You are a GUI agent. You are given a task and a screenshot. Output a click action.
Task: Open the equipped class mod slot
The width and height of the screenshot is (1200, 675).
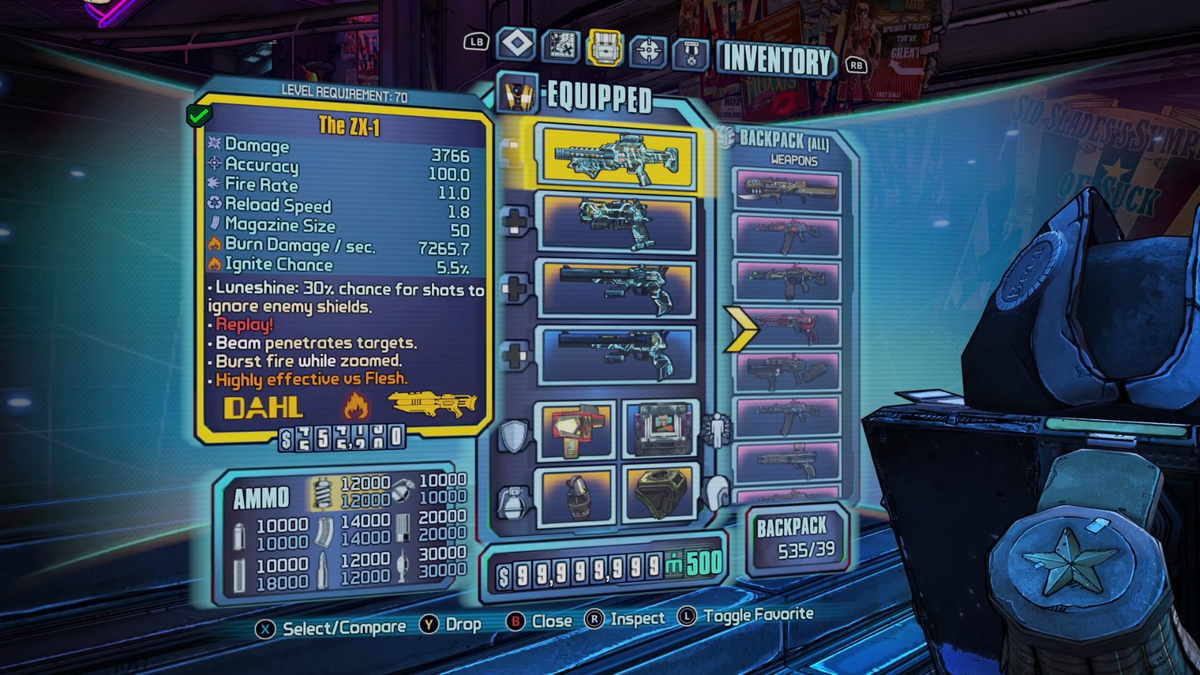click(x=660, y=428)
